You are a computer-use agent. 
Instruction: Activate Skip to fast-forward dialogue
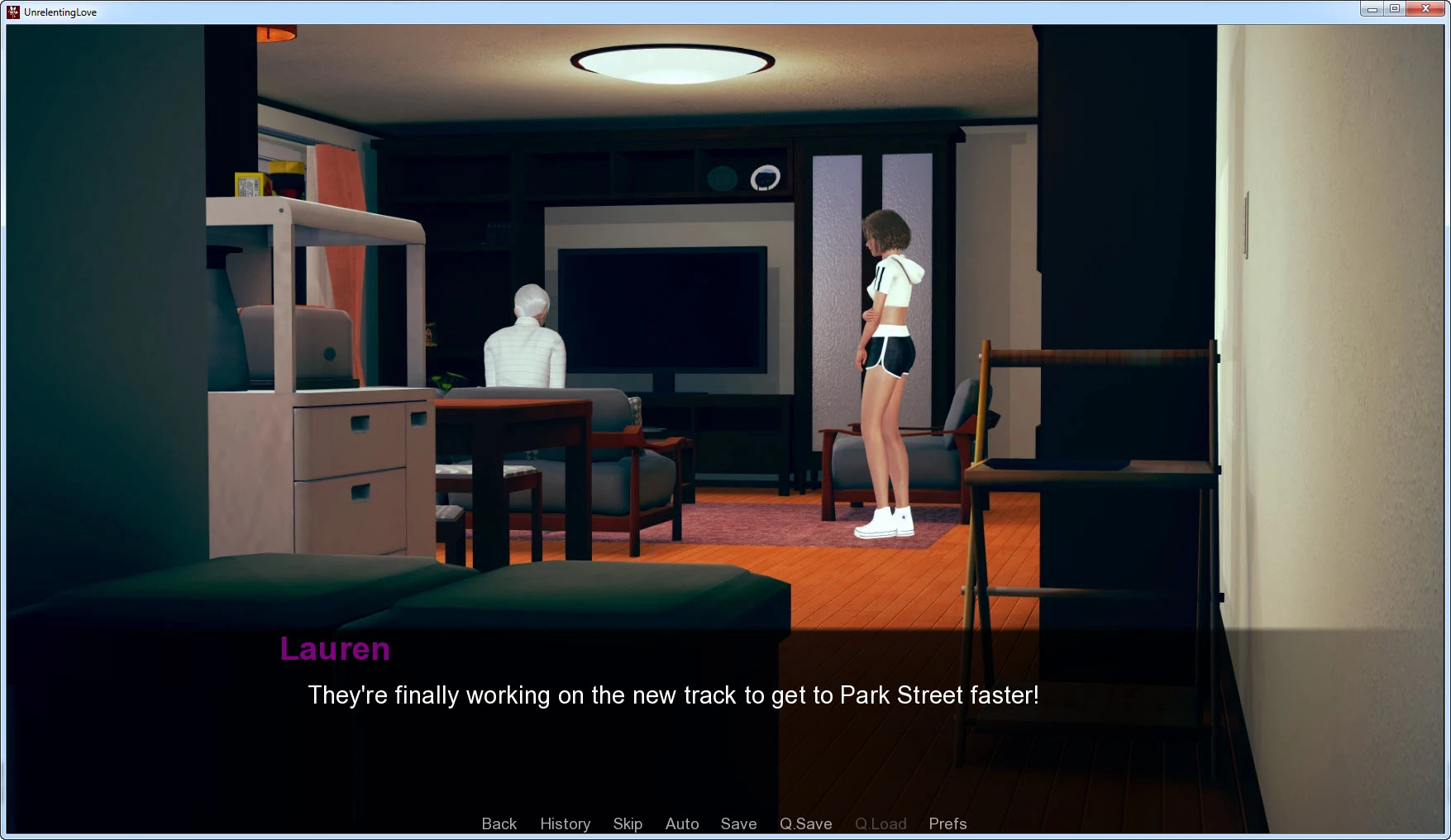628,823
